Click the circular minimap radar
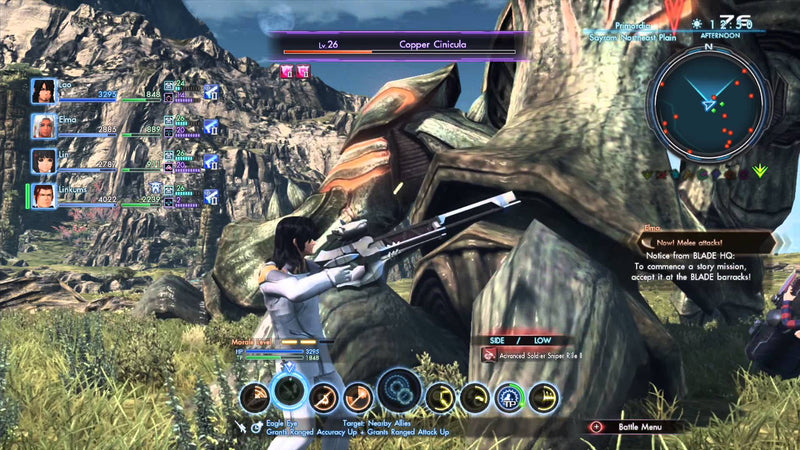This screenshot has height=450, width=800. [x=708, y=105]
